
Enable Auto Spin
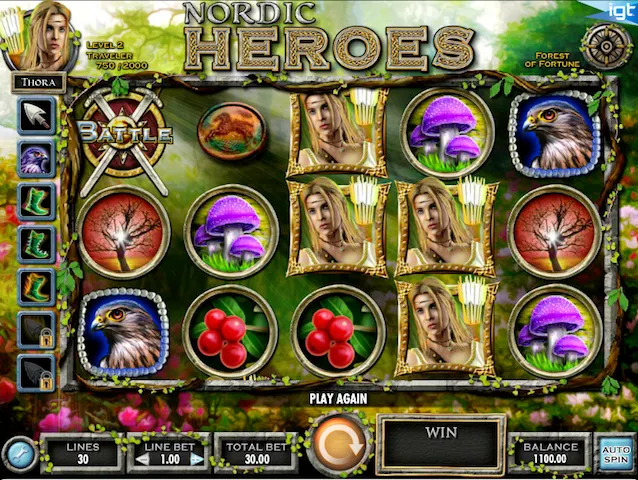616,453
